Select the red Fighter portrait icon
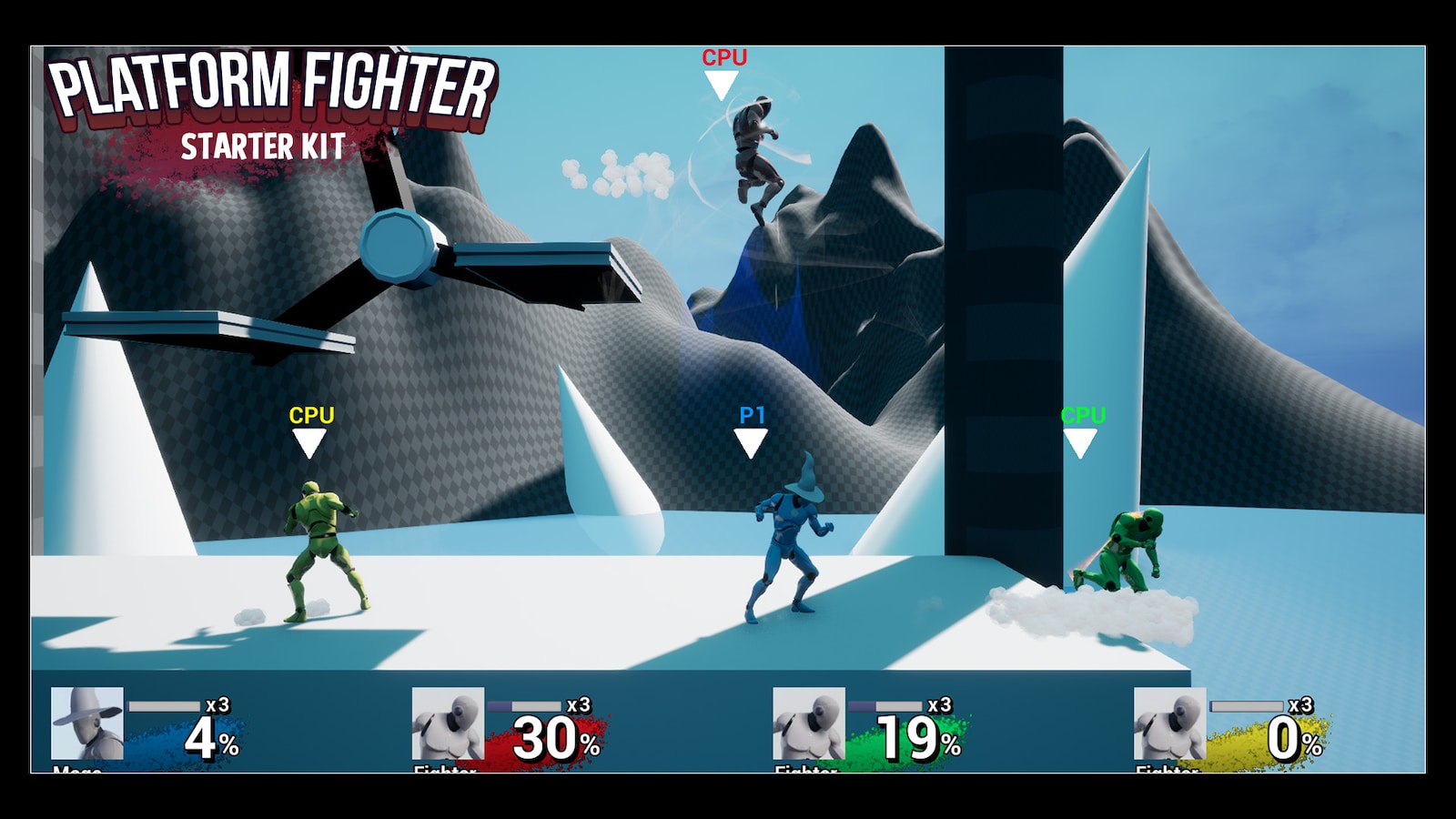 (448, 723)
